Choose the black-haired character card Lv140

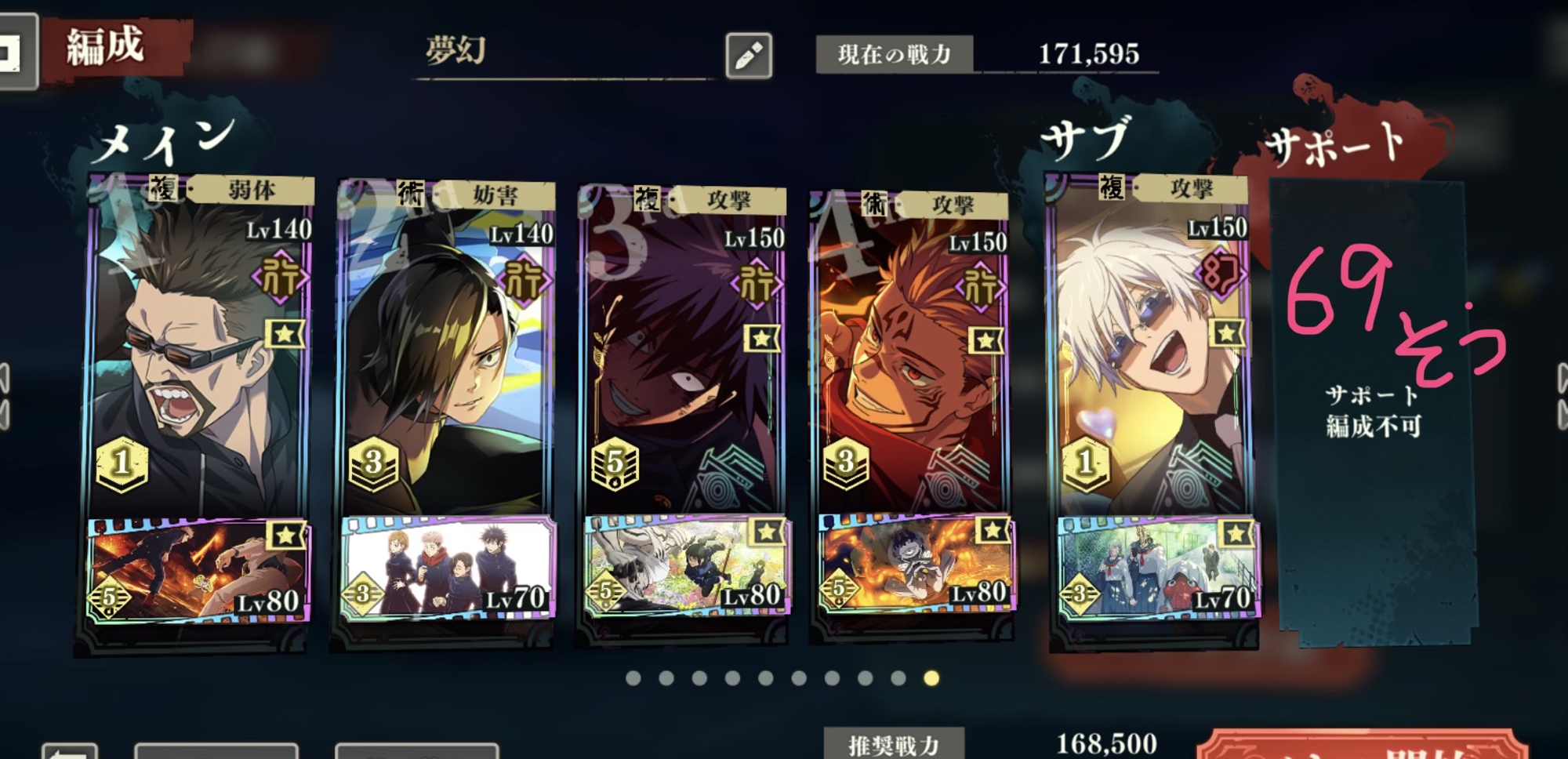tap(445, 353)
